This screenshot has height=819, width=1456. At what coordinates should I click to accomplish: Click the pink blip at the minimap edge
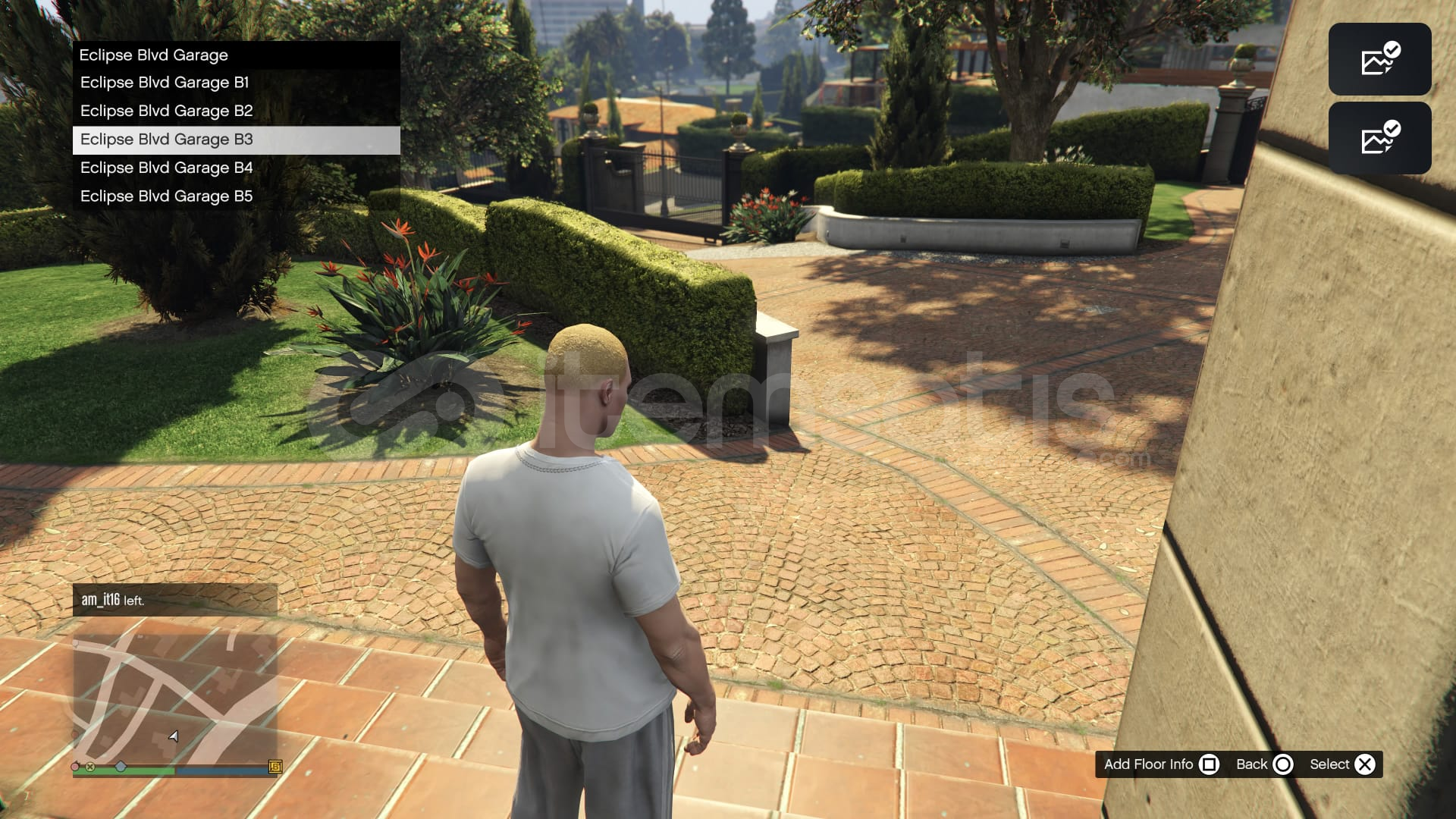coord(75,767)
